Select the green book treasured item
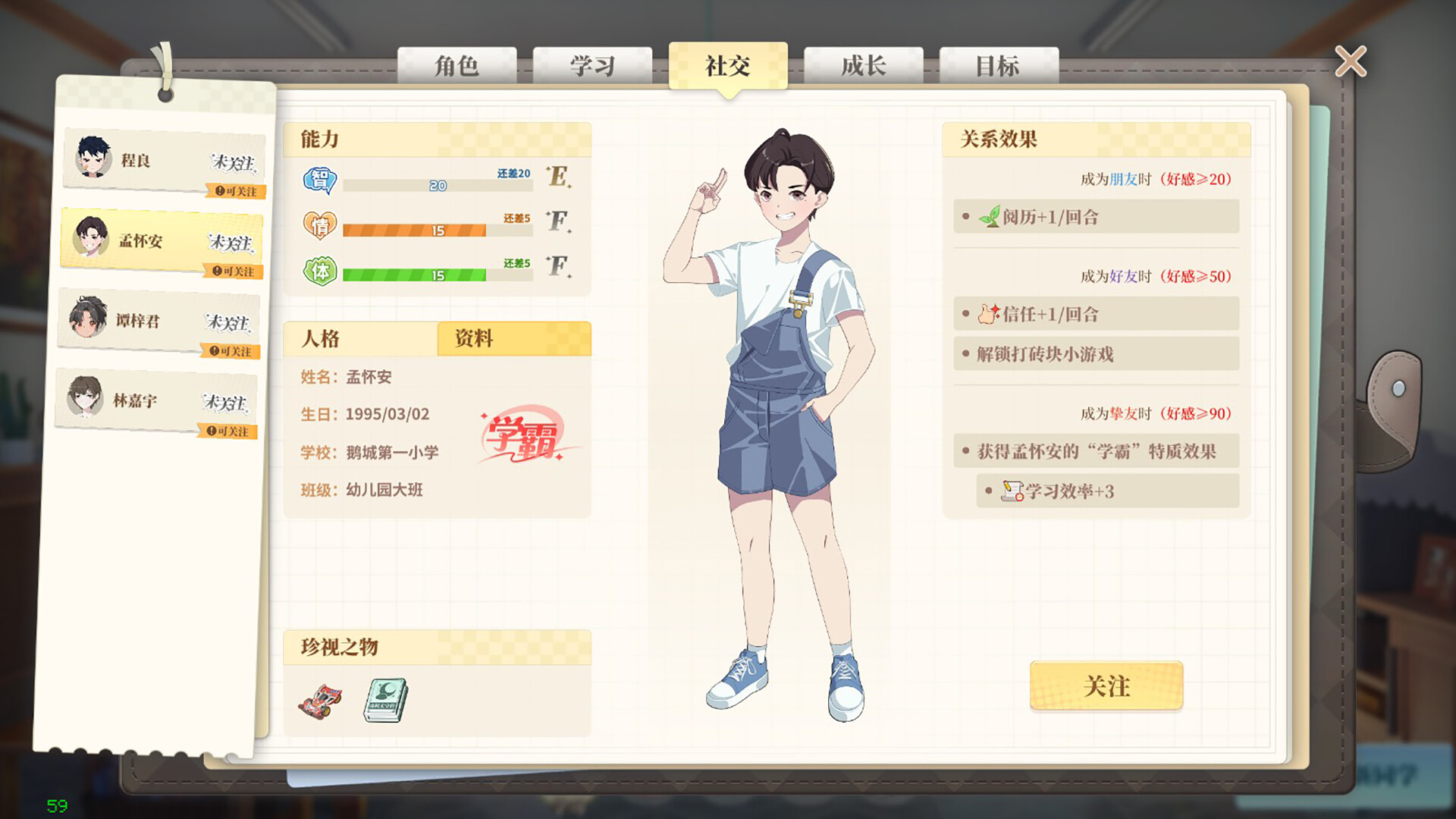This screenshot has height=819, width=1456. [385, 699]
